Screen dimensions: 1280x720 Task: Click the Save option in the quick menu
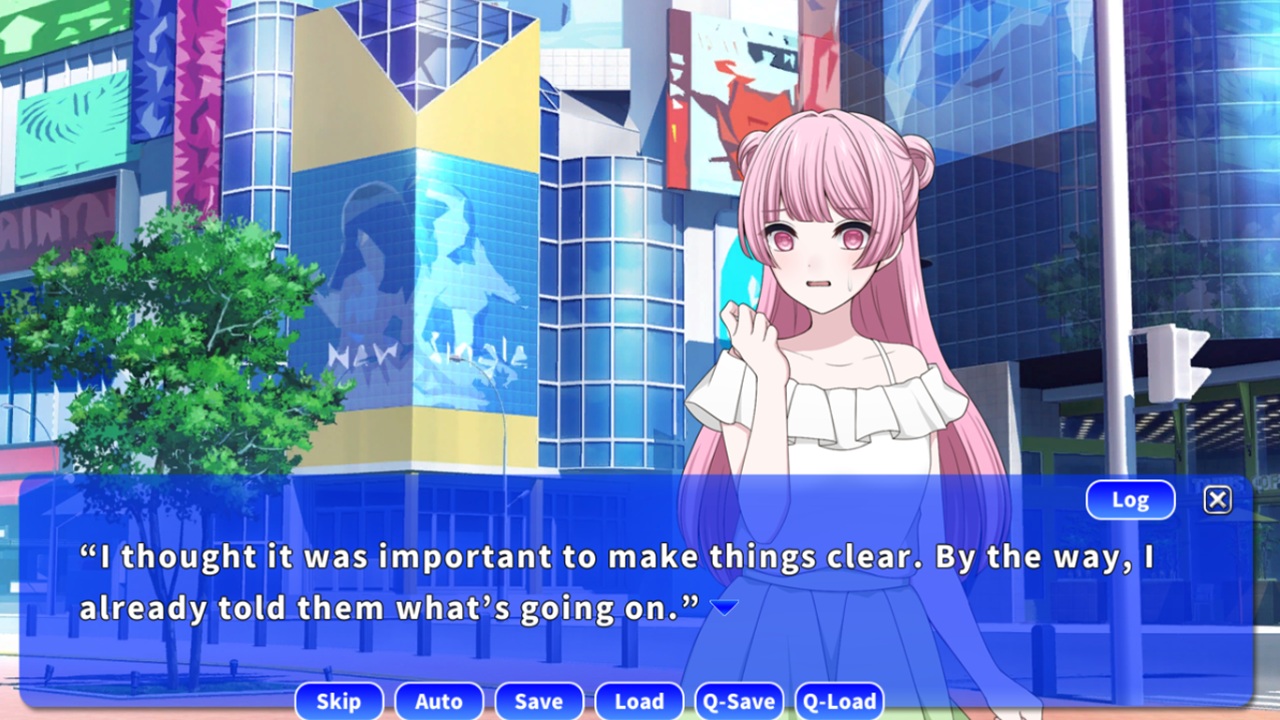[538, 701]
